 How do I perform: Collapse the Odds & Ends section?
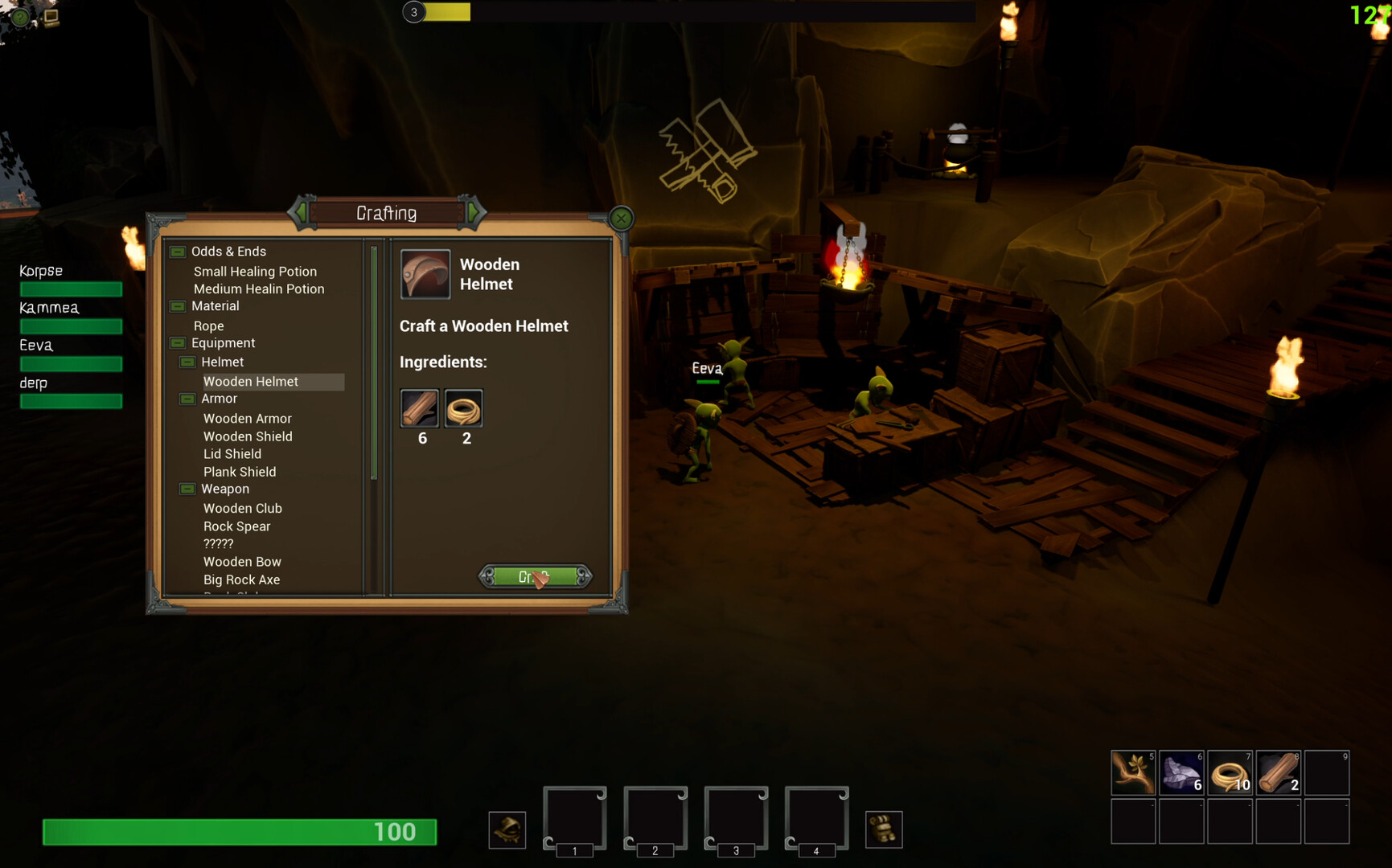(177, 251)
